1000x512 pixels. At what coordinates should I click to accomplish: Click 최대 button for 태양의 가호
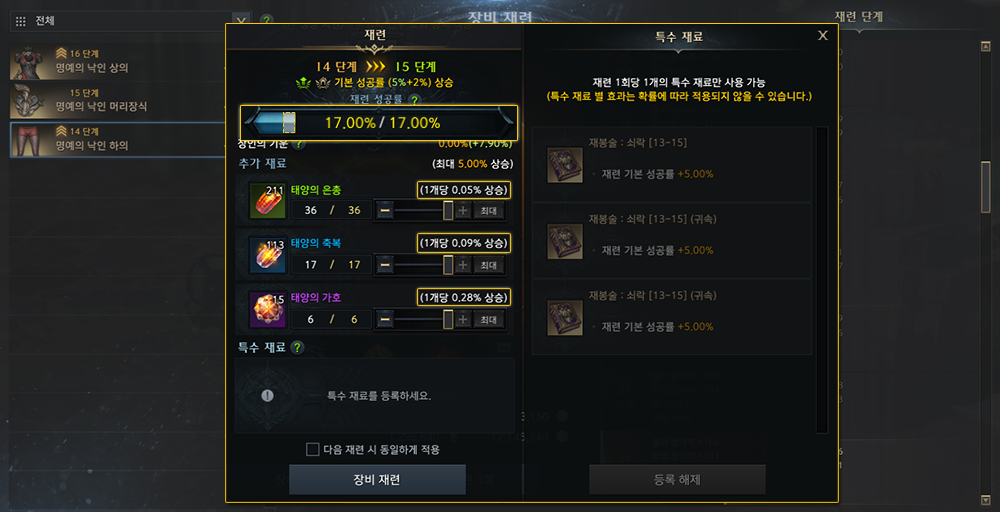pos(488,319)
